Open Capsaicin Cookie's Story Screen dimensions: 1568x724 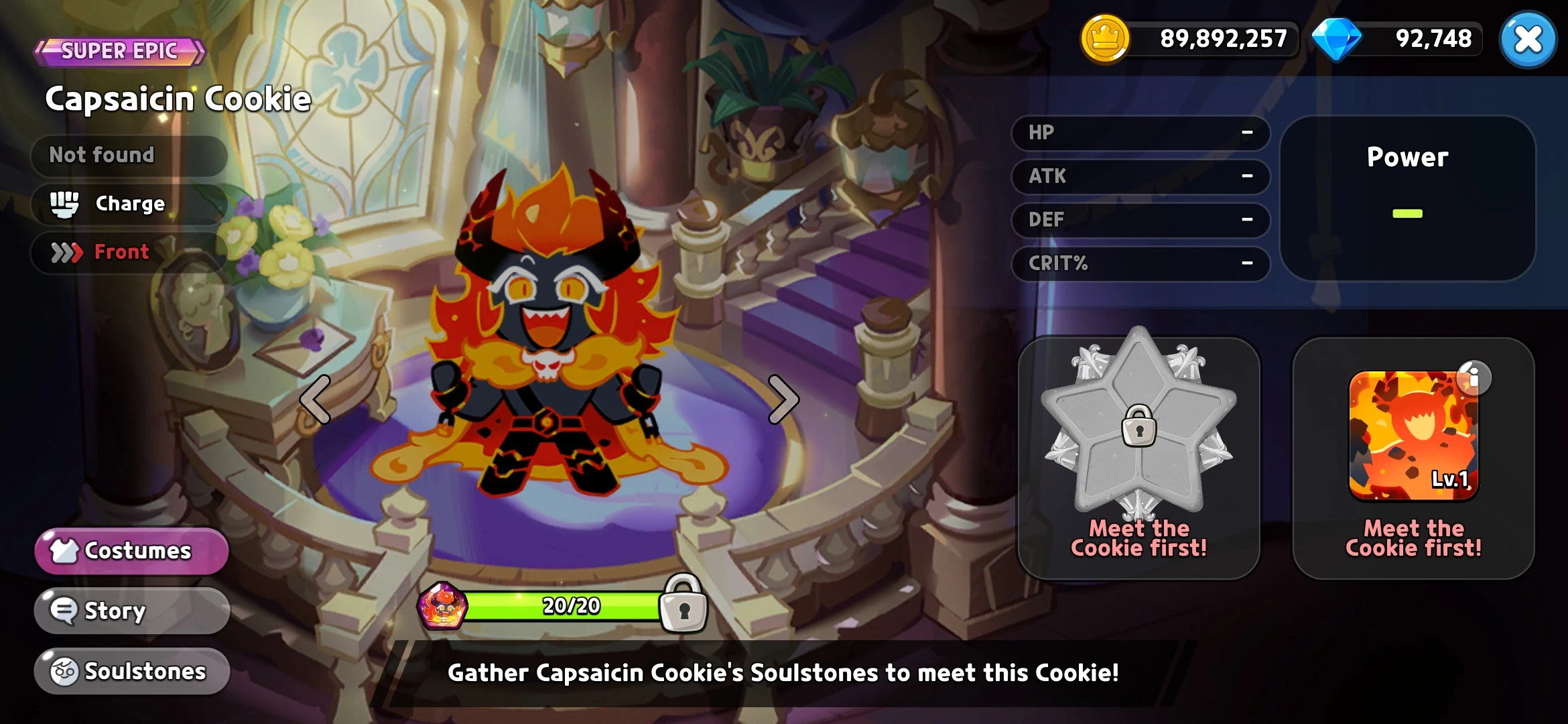pyautogui.click(x=131, y=611)
